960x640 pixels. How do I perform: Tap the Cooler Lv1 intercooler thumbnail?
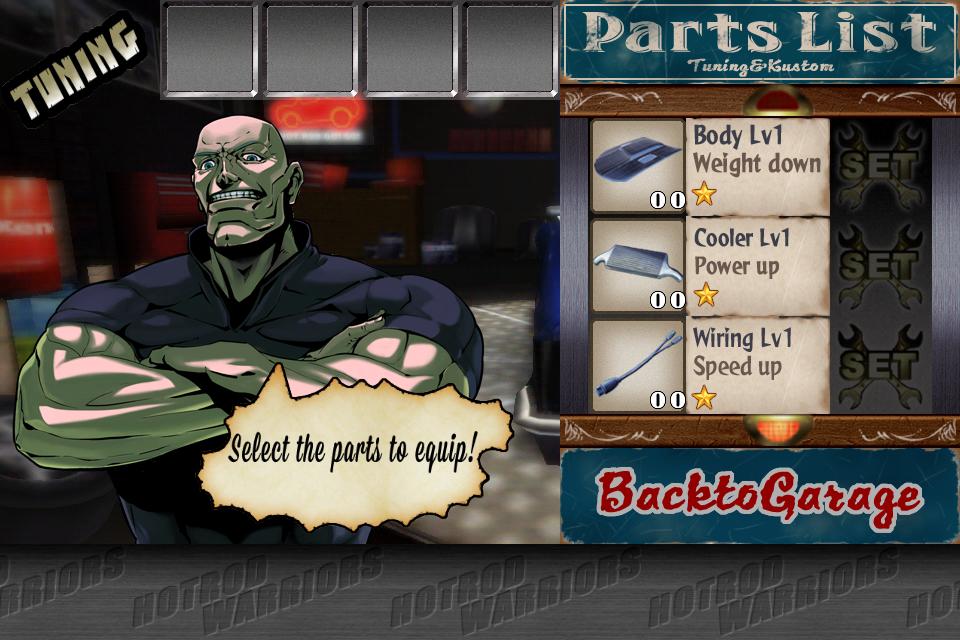638,265
